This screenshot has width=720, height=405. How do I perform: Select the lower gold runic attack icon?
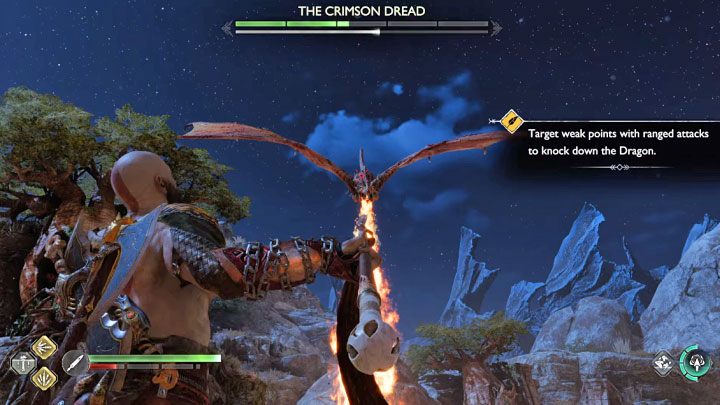click(x=44, y=377)
